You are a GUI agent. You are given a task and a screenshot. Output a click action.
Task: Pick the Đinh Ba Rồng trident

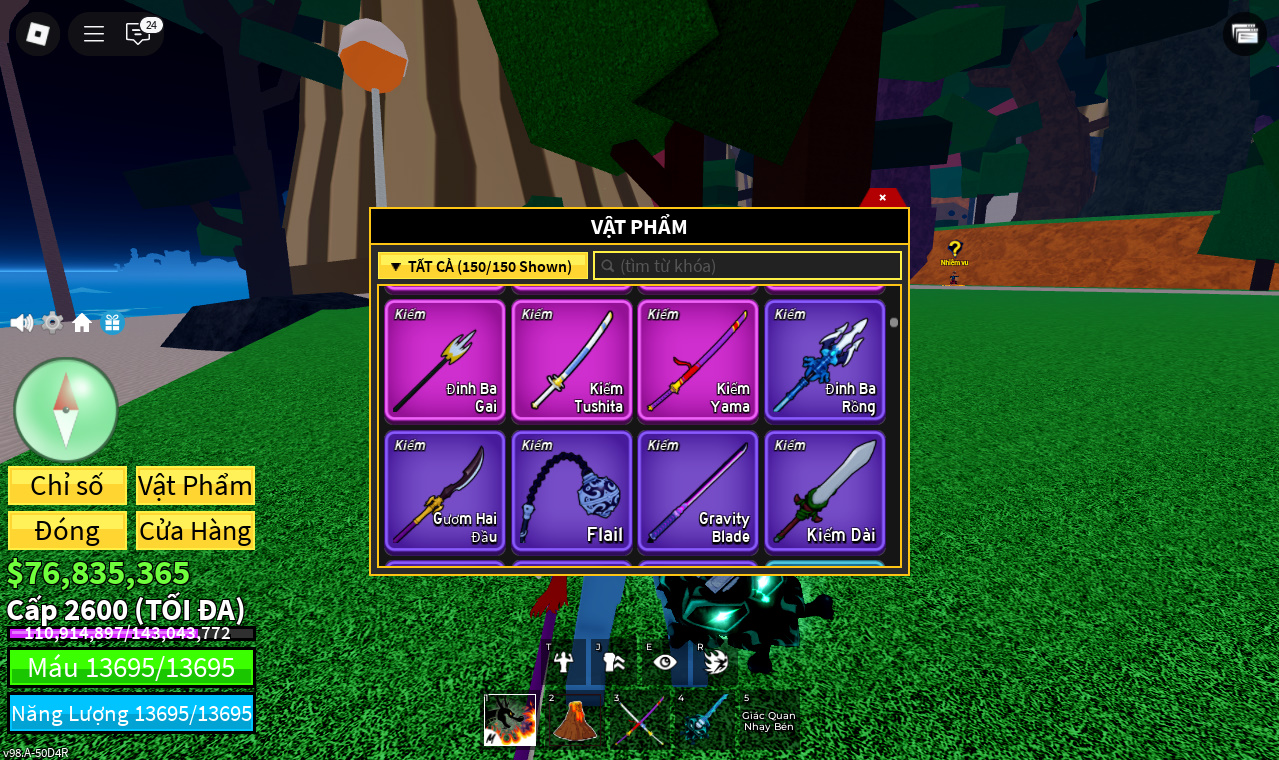(825, 360)
